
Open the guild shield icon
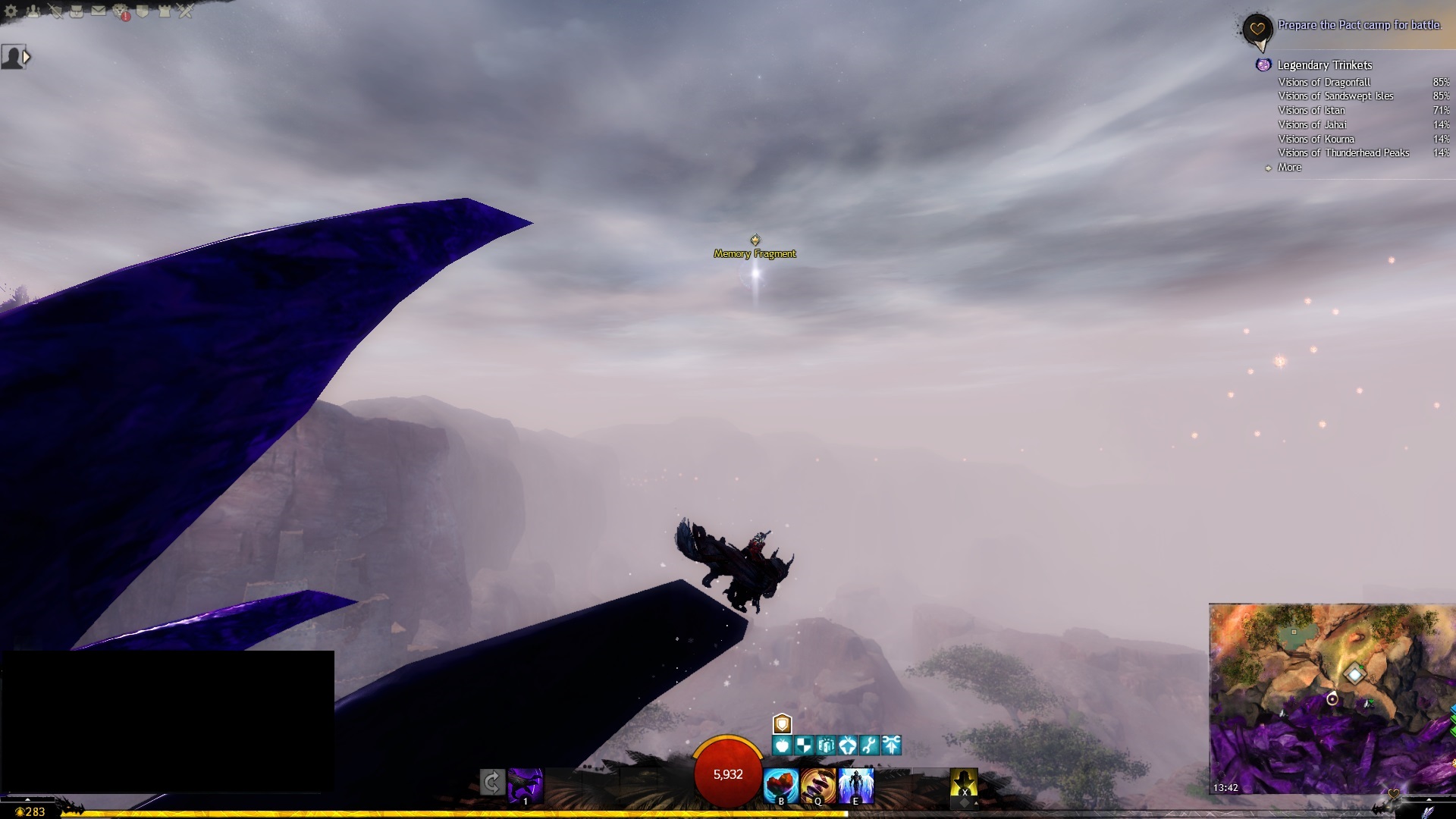(x=143, y=11)
